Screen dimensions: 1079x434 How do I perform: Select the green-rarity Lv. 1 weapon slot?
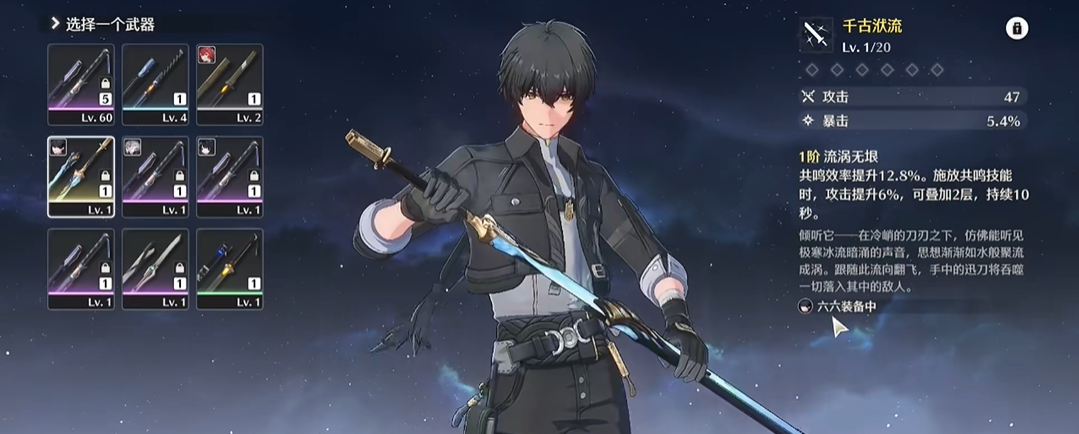[229, 268]
